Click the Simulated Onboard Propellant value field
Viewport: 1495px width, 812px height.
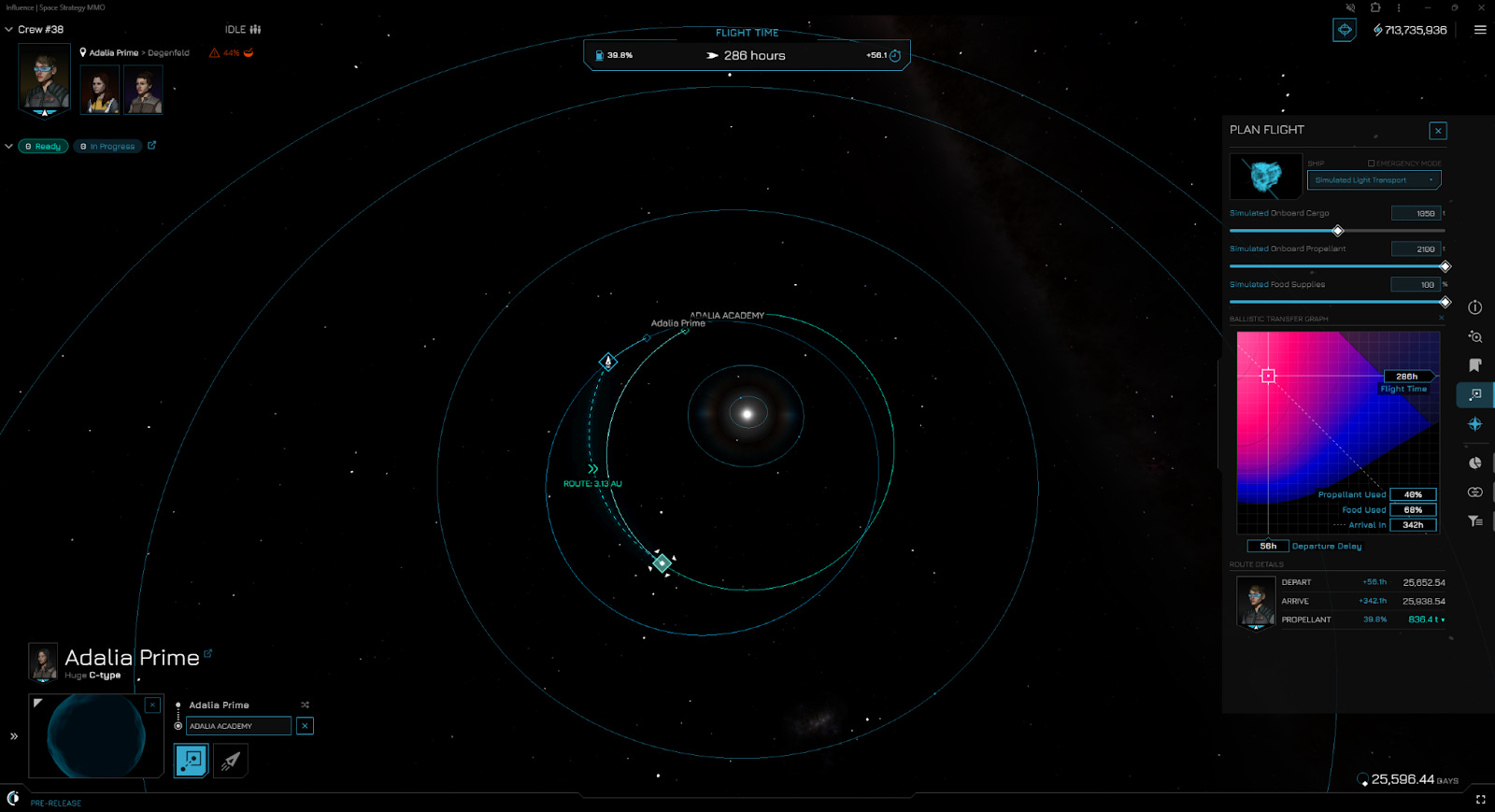point(1417,249)
